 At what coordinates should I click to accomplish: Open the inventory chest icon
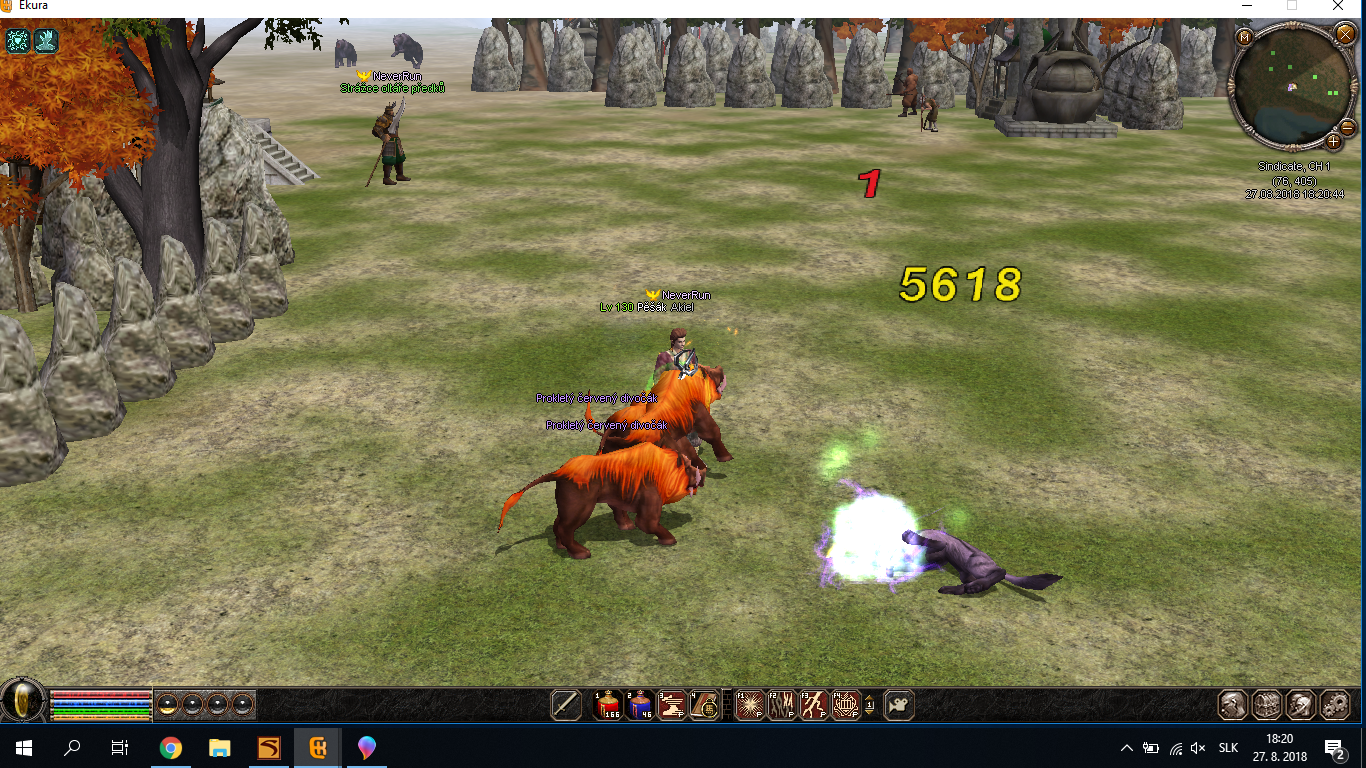1267,705
